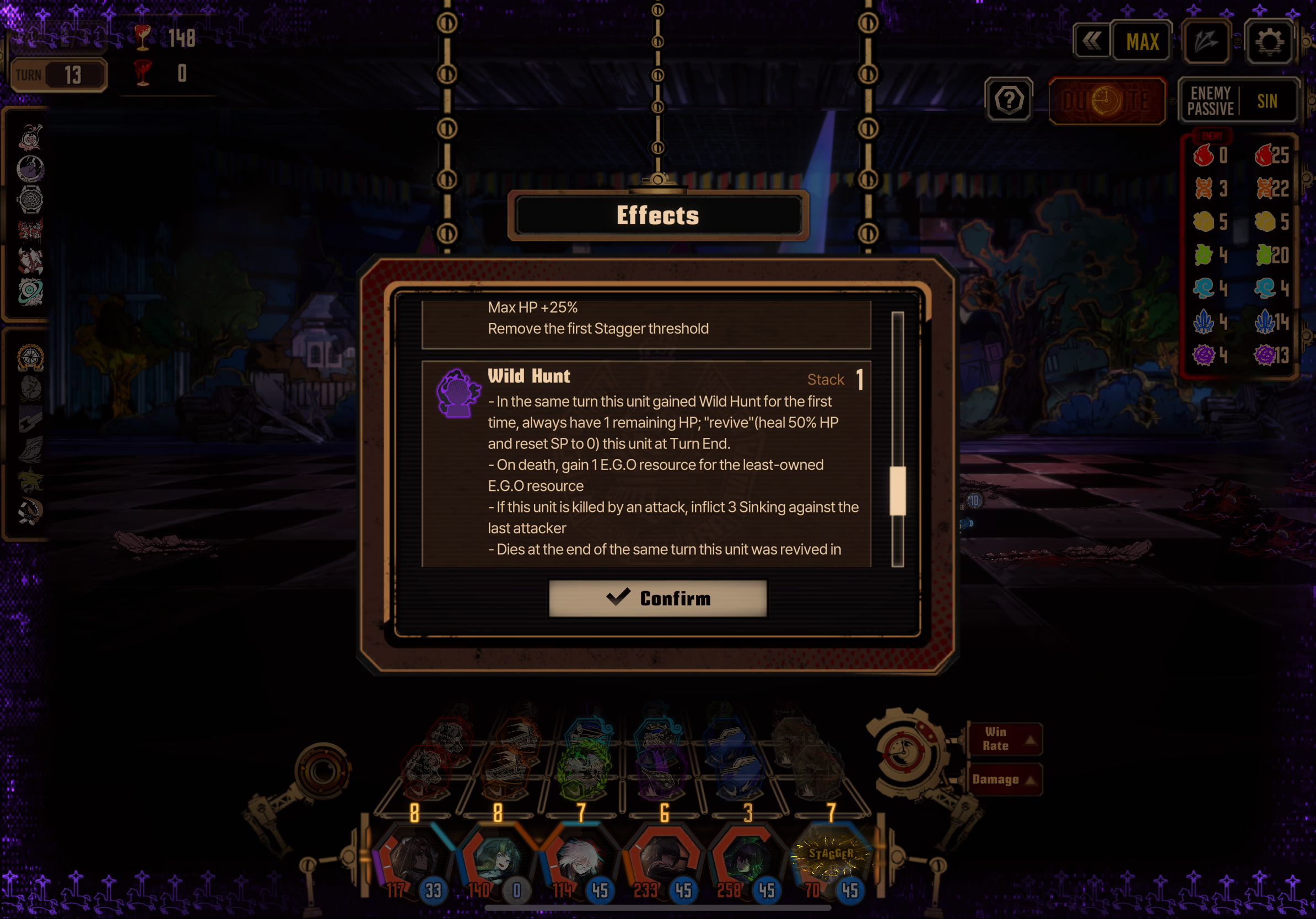Image resolution: width=1316 pixels, height=919 pixels.
Task: Click the winged arrow button beside MAX
Action: pyautogui.click(x=1206, y=42)
